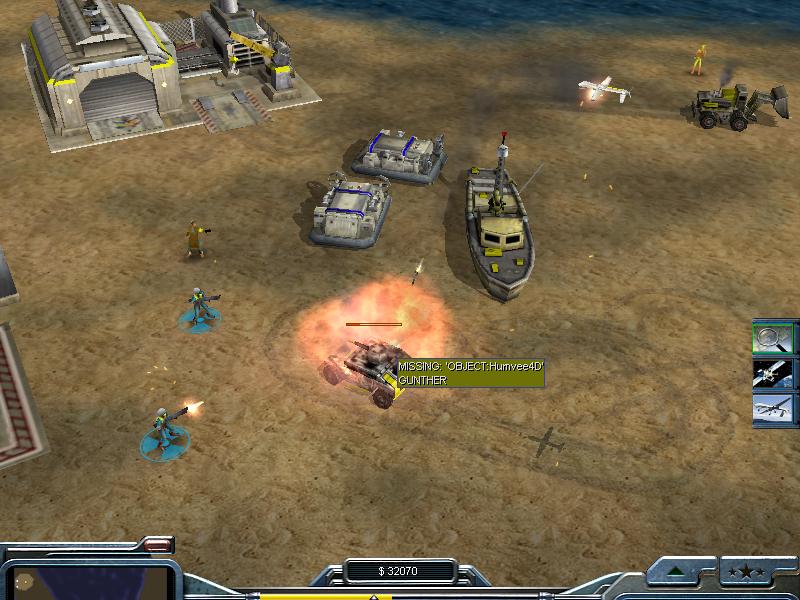800x600 pixels.
Task: Expand the control bar with green arrow
Action: (x=679, y=573)
